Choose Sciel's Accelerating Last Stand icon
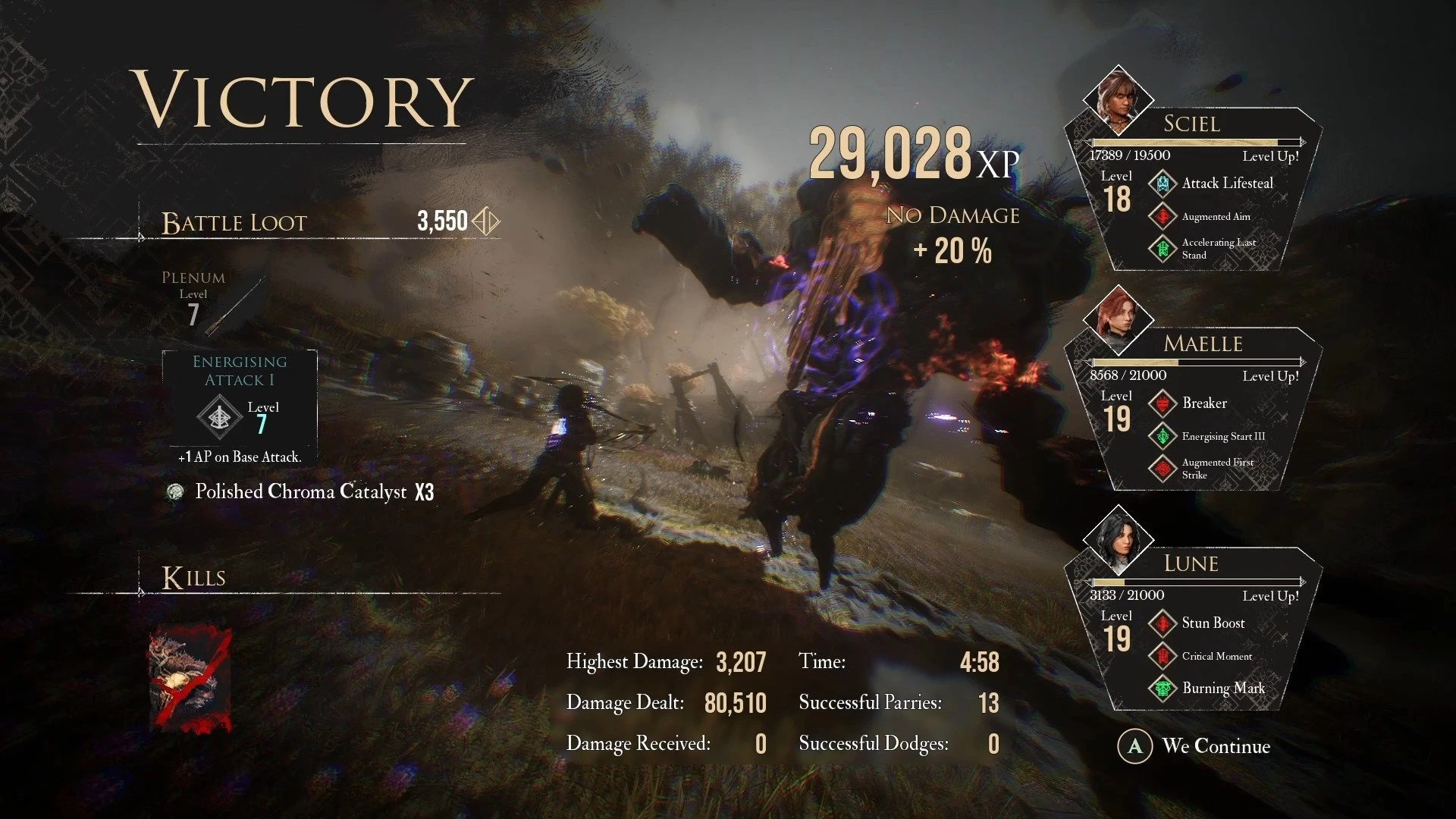 (x=1163, y=249)
